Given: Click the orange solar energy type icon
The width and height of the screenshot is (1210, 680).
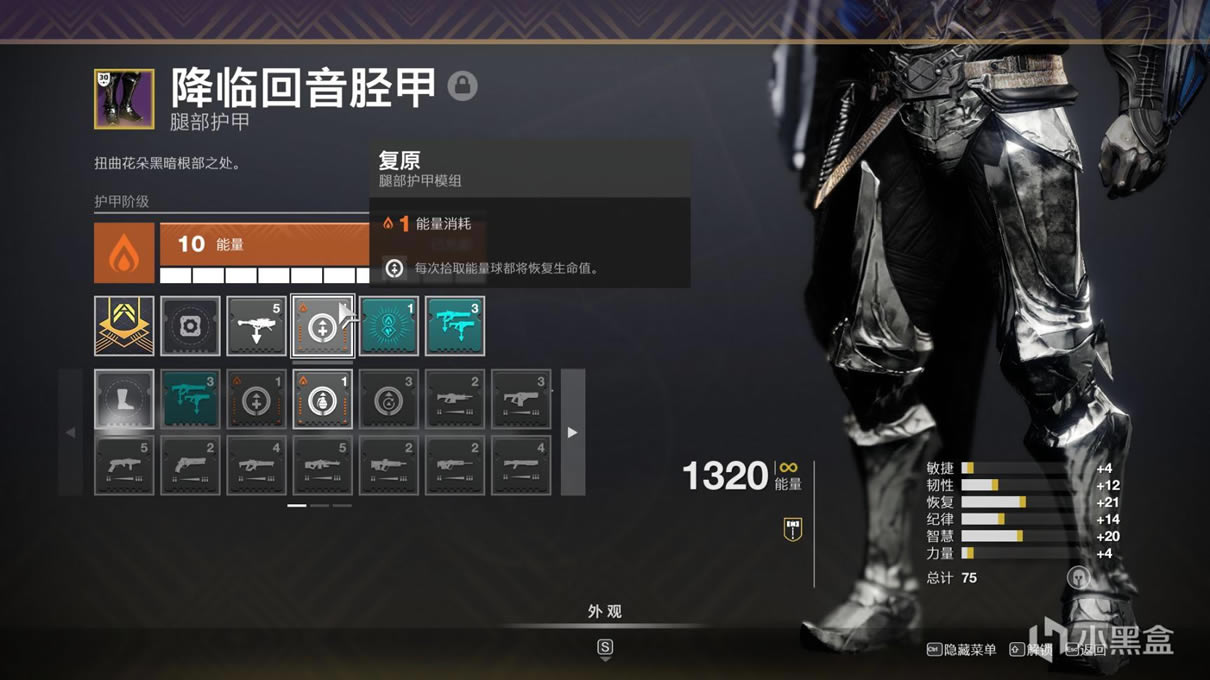Looking at the screenshot, I should [x=124, y=253].
